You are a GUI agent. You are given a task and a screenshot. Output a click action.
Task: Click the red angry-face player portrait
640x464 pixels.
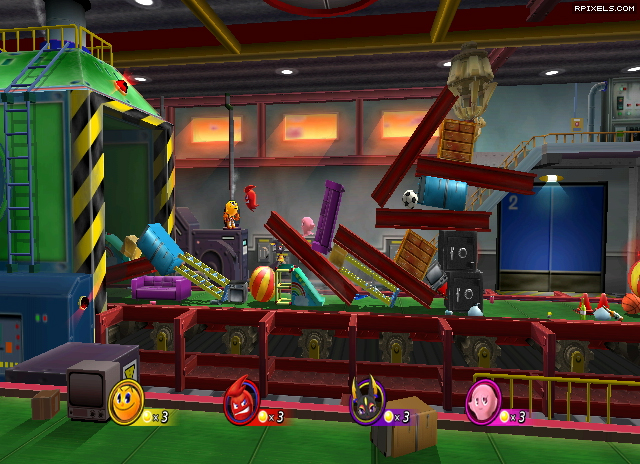(x=241, y=402)
